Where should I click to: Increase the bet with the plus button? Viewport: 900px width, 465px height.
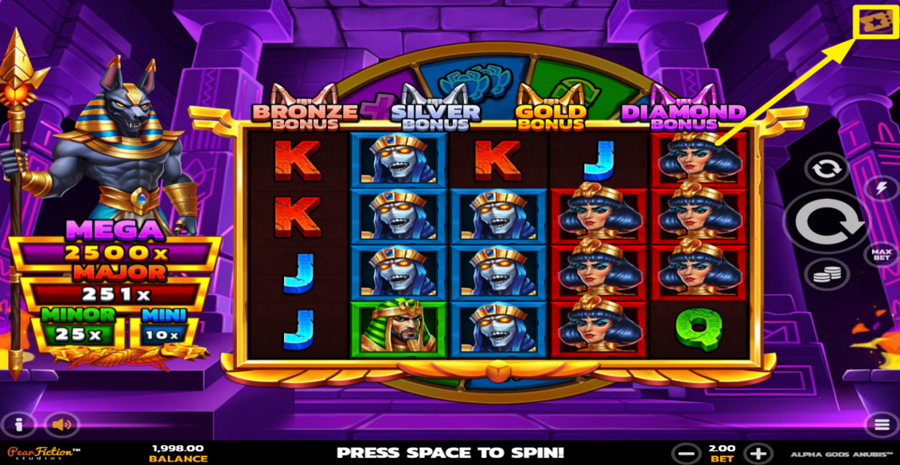(x=760, y=452)
